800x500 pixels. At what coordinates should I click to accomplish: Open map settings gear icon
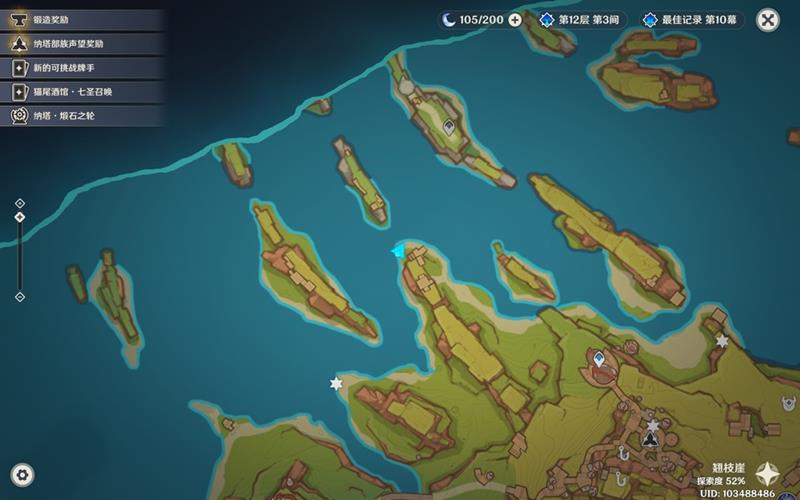tap(22, 475)
